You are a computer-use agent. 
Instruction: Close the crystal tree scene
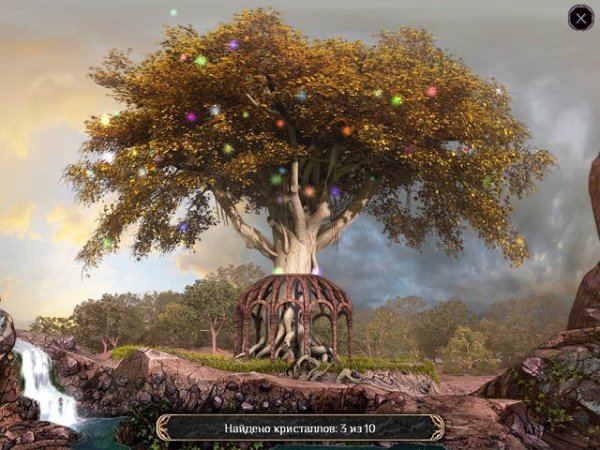(x=581, y=17)
